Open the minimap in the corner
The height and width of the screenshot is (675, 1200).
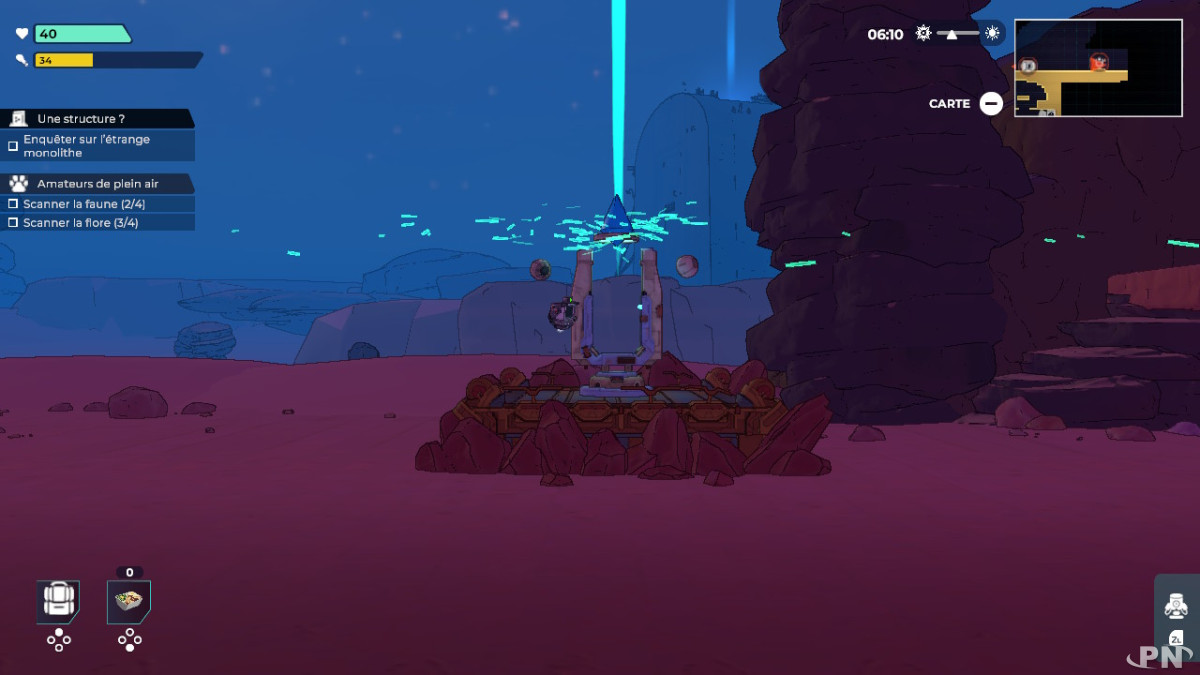tap(1097, 68)
